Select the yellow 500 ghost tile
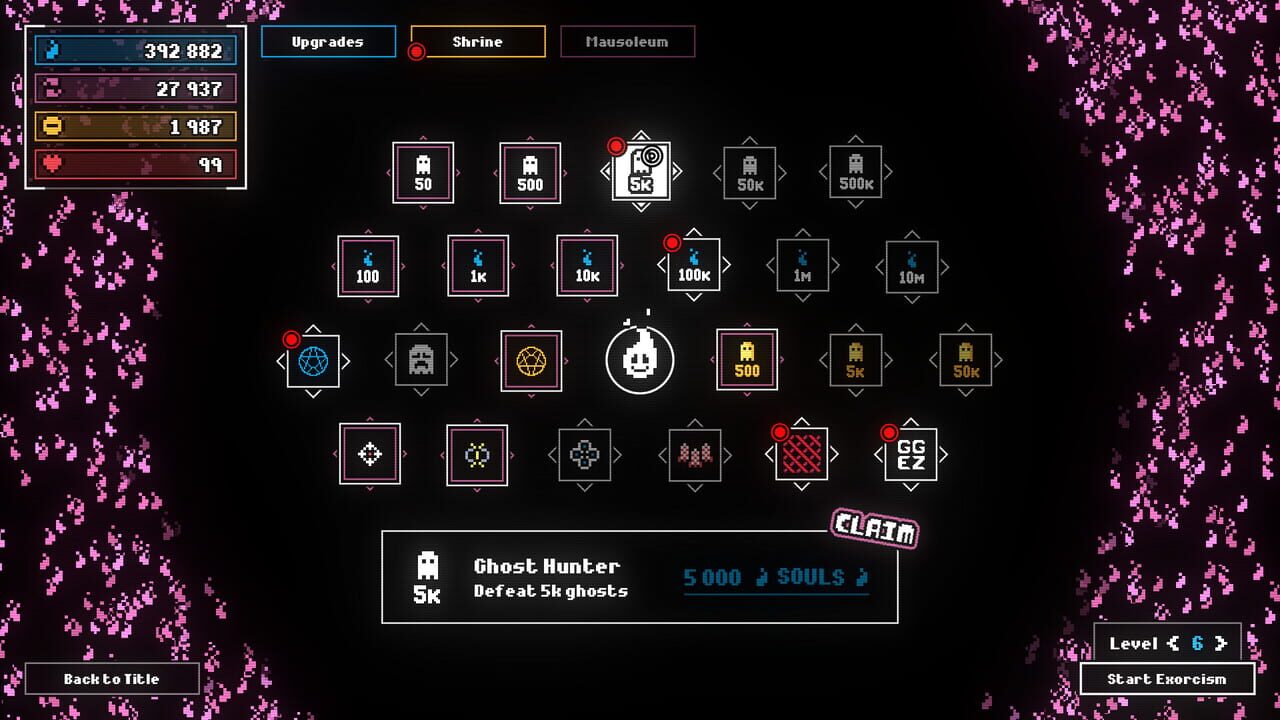This screenshot has height=720, width=1280. pyautogui.click(x=747, y=360)
